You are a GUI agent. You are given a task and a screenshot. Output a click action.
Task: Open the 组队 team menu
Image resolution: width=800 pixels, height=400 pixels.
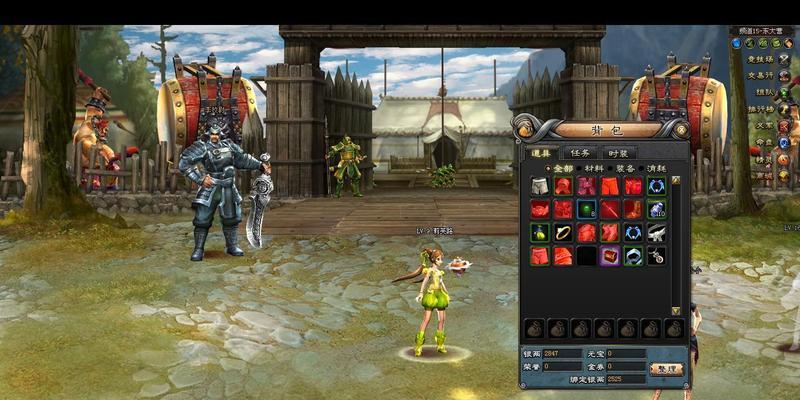coord(764,92)
